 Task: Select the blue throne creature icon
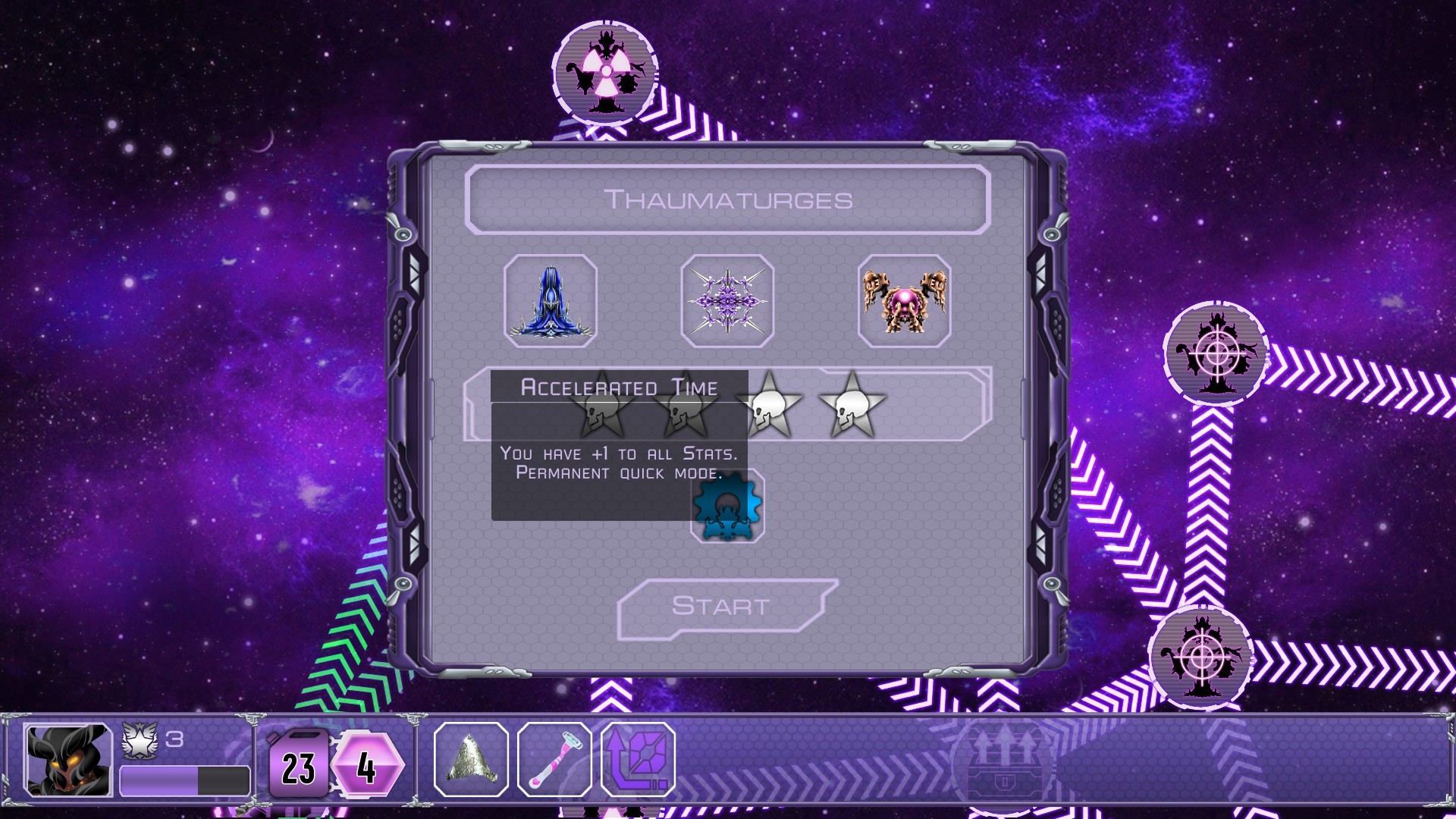coord(551,300)
